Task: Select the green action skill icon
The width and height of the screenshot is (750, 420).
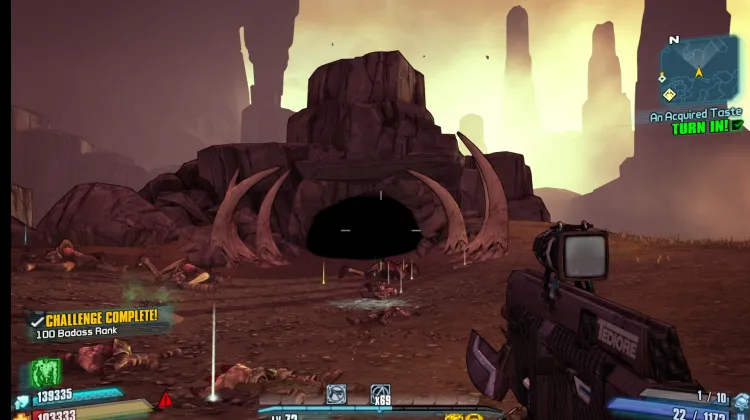Action: tap(46, 373)
